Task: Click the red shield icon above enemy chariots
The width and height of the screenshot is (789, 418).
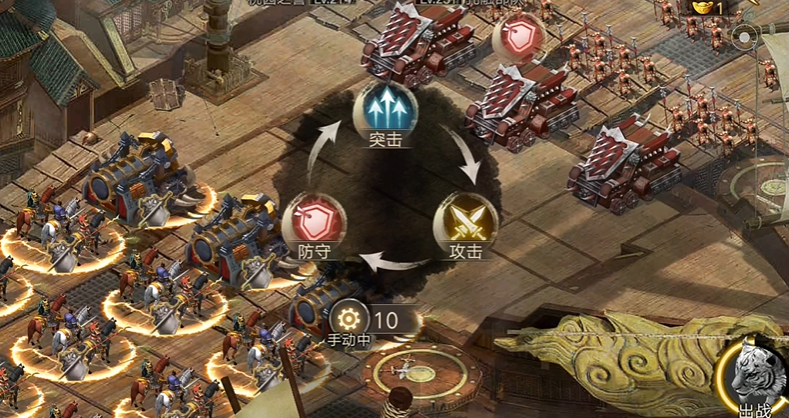Action: [518, 39]
